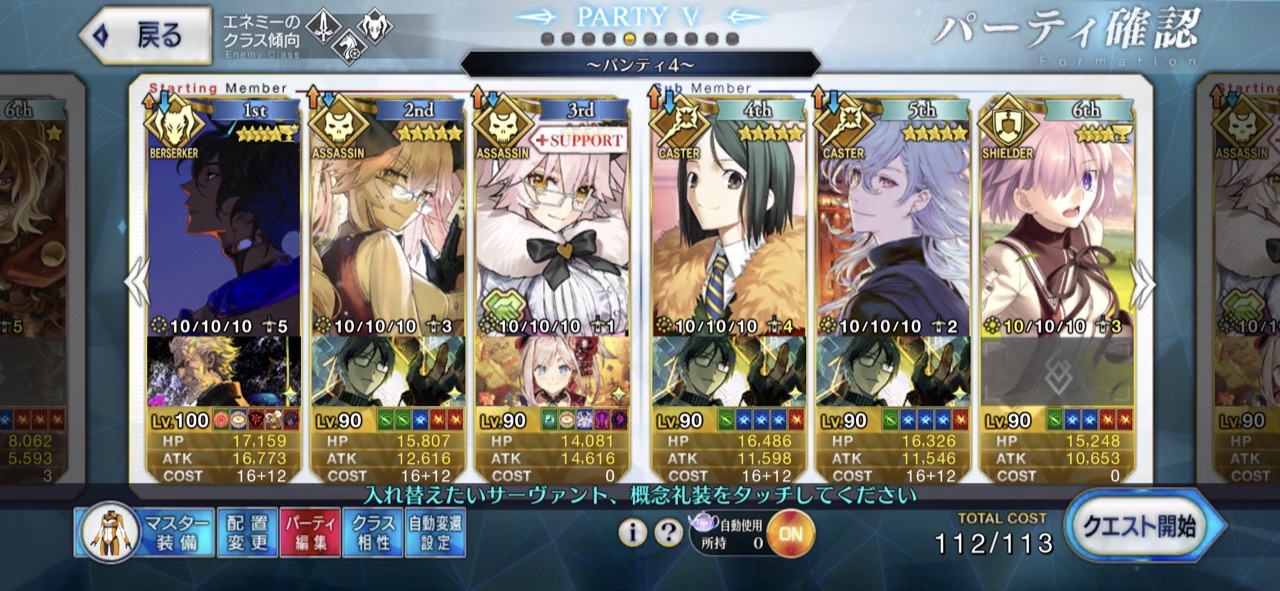Click the info "i" icon
This screenshot has height=591, width=1280.
click(632, 533)
